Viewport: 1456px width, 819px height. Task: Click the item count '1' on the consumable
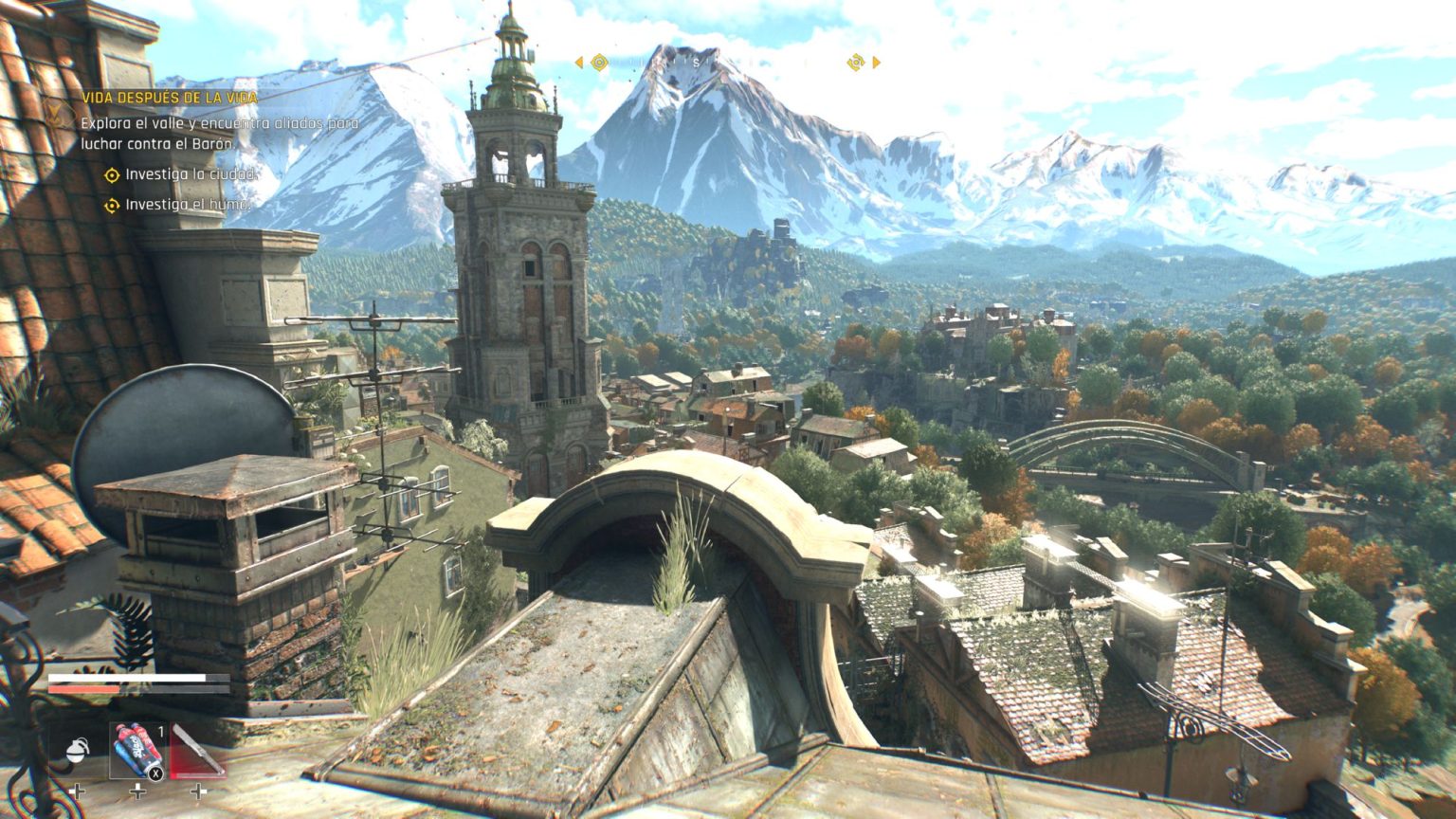pos(161,730)
